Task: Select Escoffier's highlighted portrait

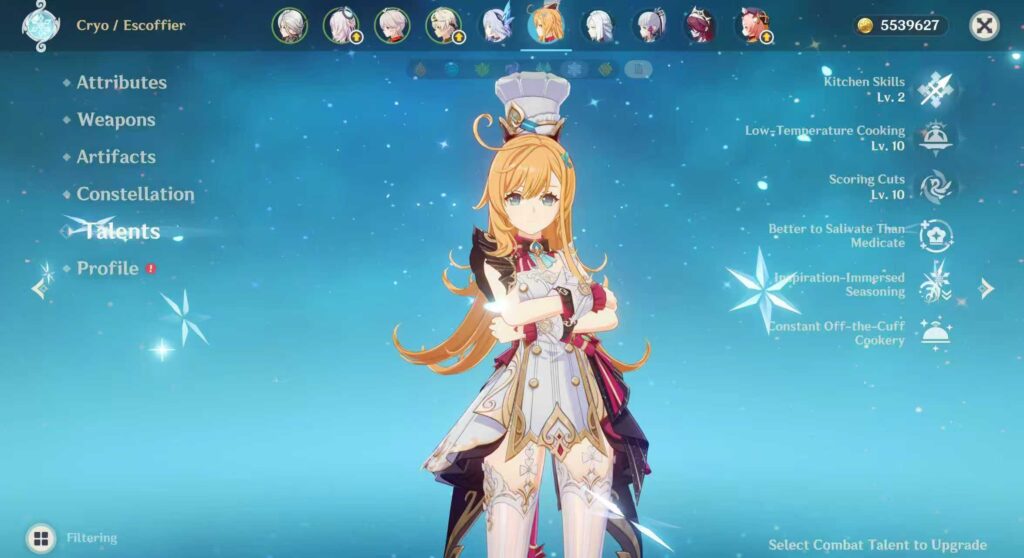Action: tap(546, 25)
